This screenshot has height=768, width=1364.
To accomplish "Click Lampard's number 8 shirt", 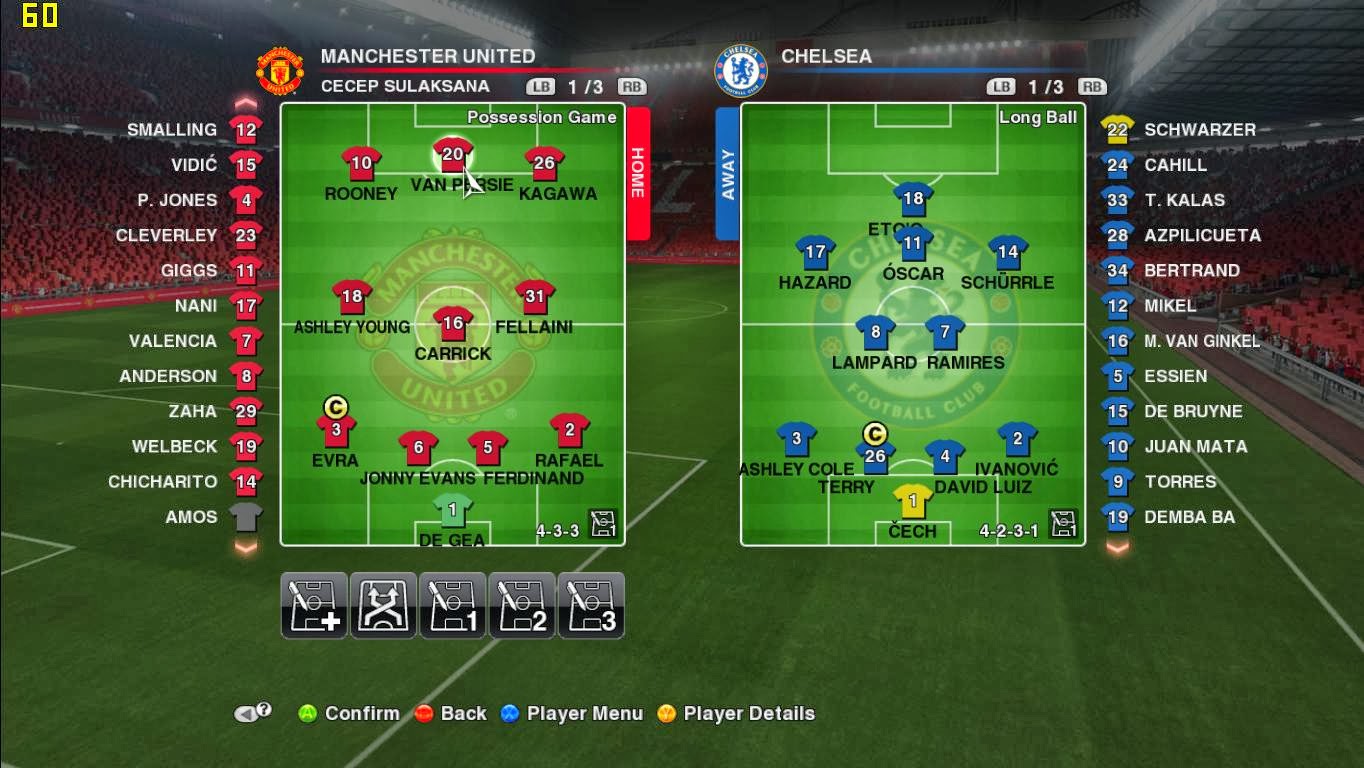I will [x=875, y=333].
